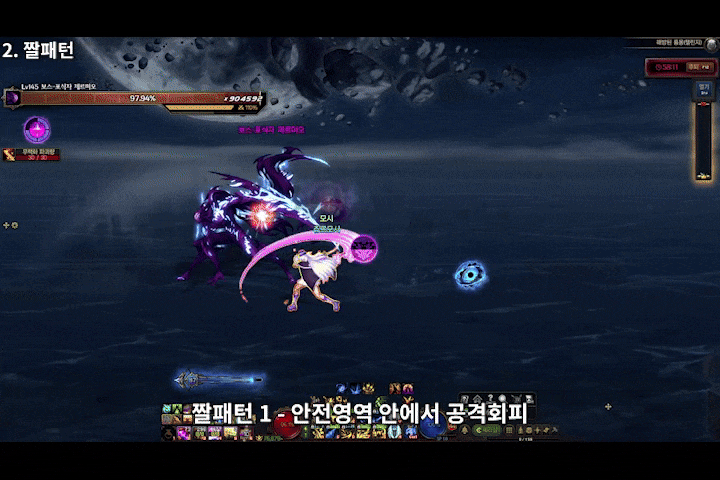Viewport: 720px width, 480px height.
Task: Click the blue 열기 button on the right panel
Action: 704,89
